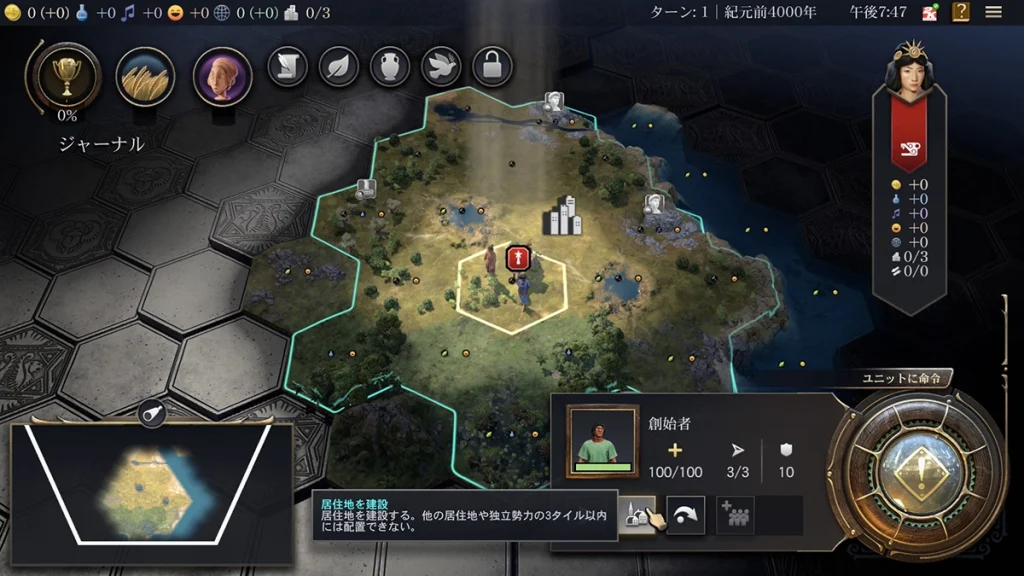Open the hamburger main menu
The image size is (1024, 576).
click(994, 13)
